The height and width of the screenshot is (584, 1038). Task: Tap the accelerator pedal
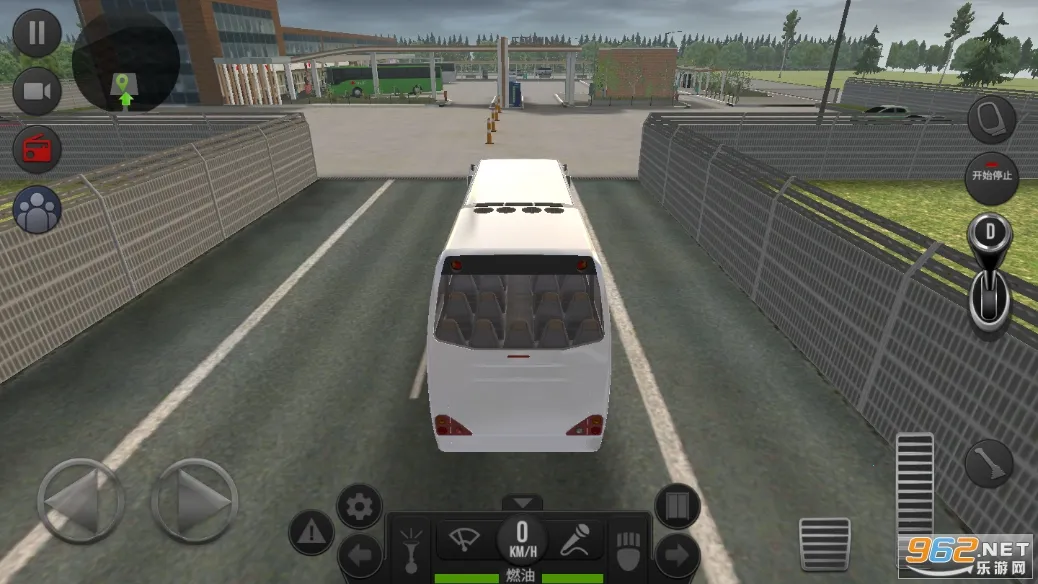click(x=914, y=490)
